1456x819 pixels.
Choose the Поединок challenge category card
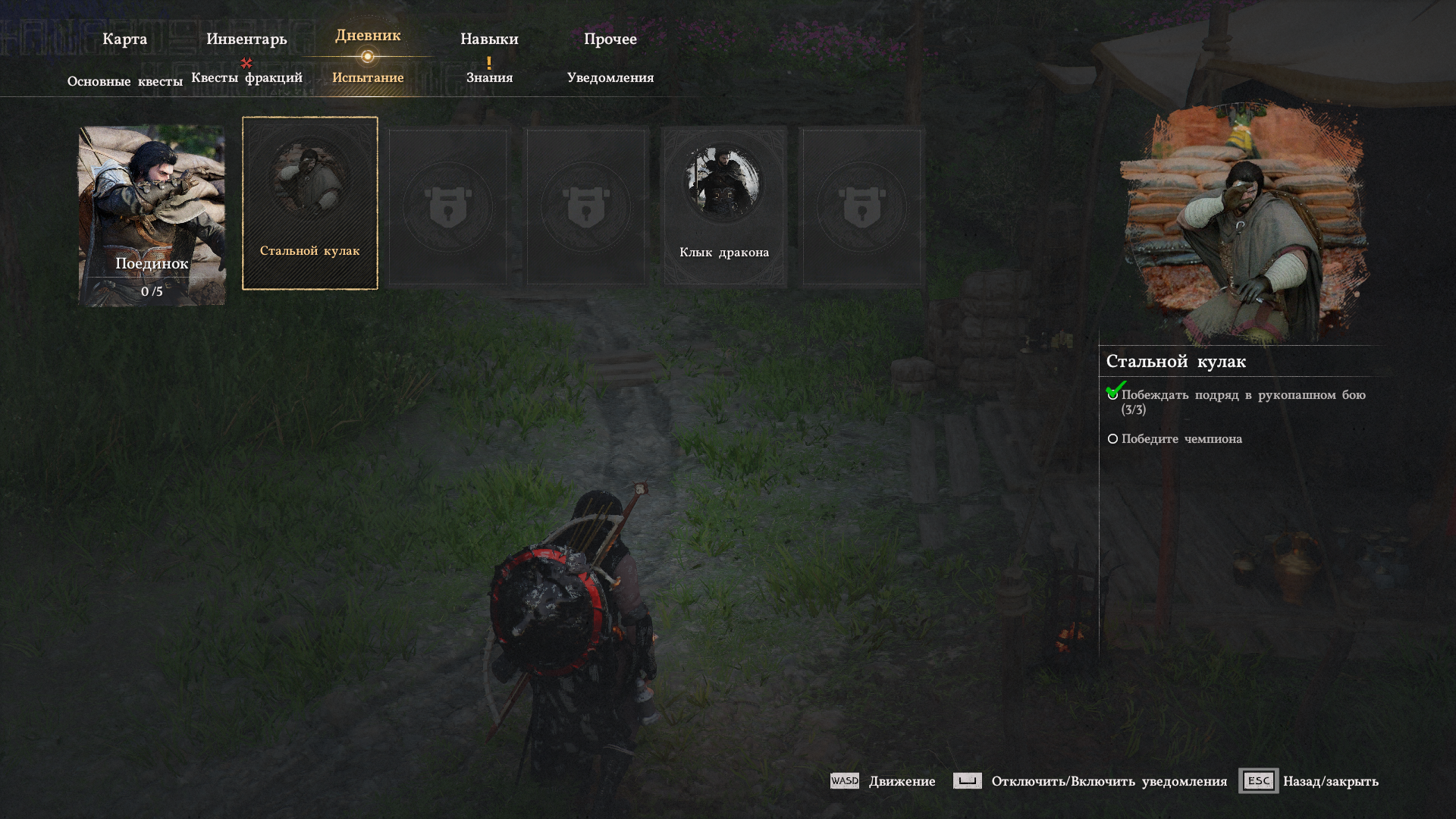tap(152, 215)
